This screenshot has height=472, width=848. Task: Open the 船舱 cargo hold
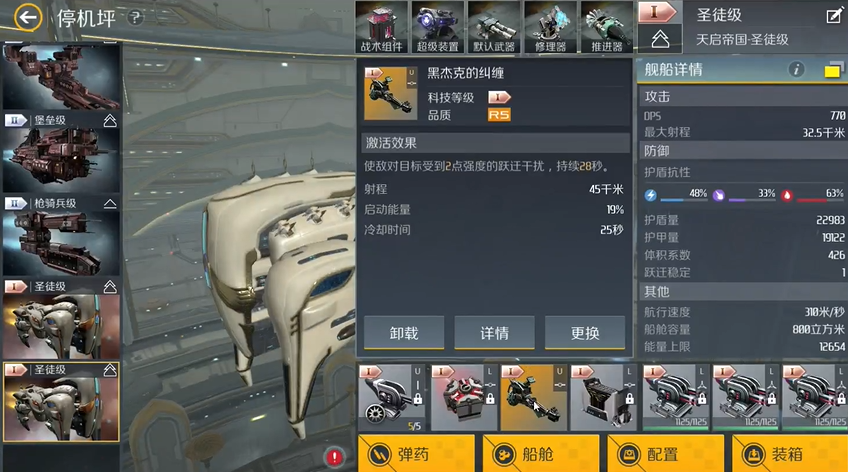point(541,454)
